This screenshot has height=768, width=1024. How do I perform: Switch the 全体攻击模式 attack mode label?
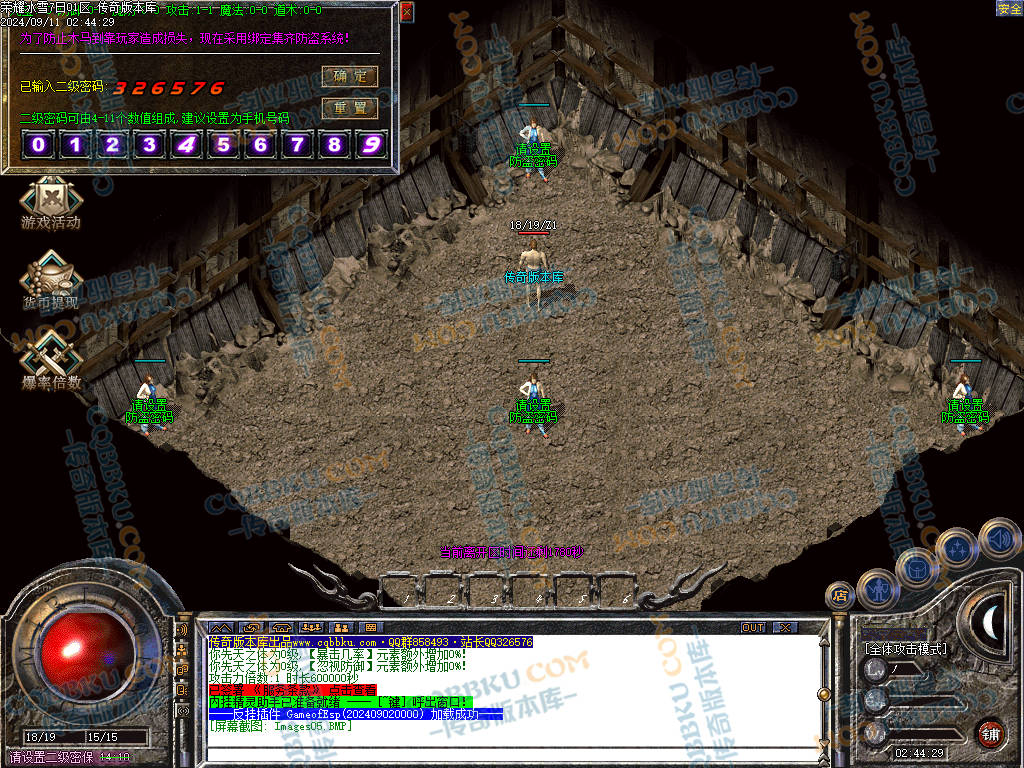tap(906, 649)
